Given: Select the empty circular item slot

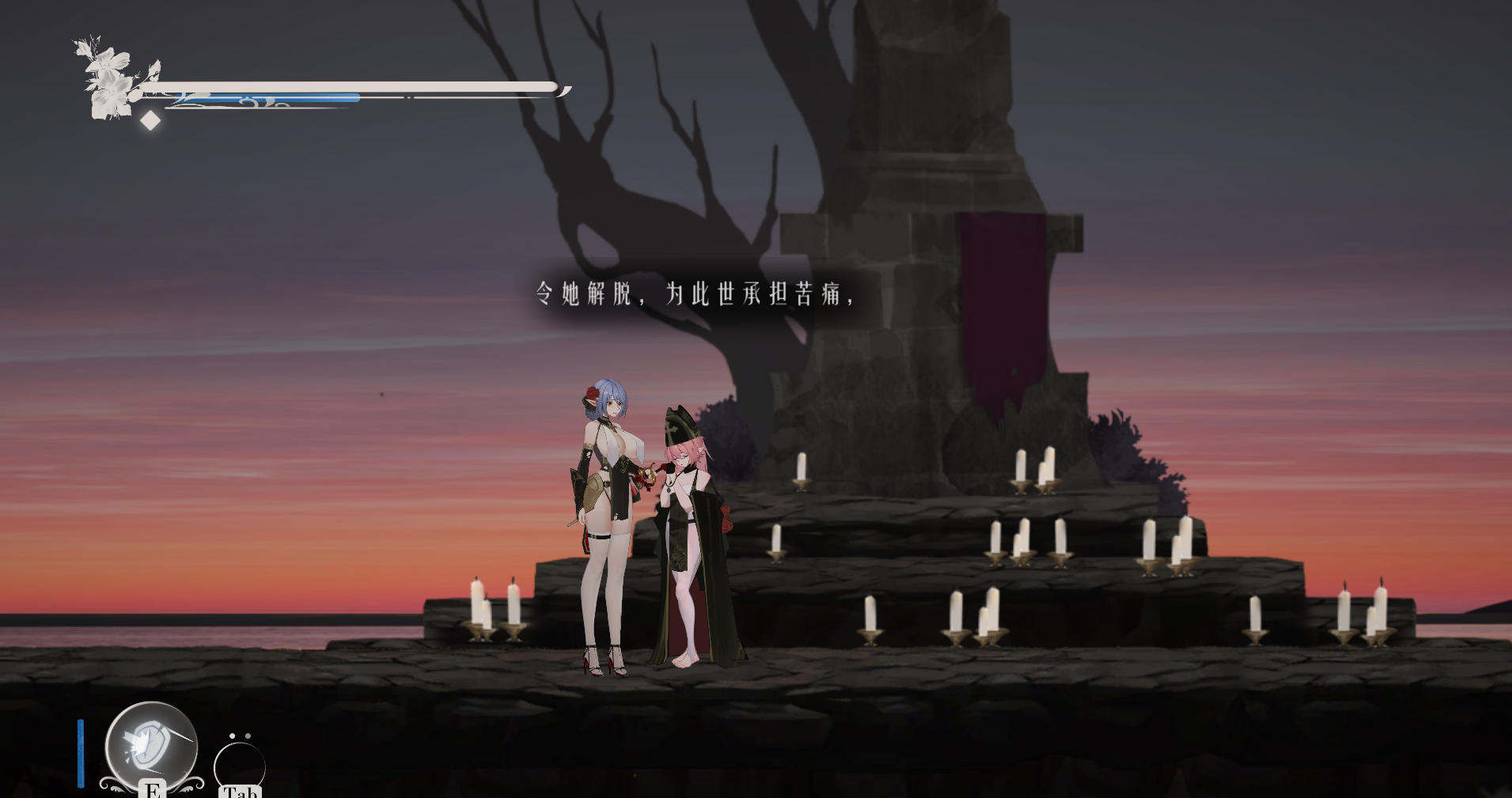Looking at the screenshot, I should pos(239,766).
